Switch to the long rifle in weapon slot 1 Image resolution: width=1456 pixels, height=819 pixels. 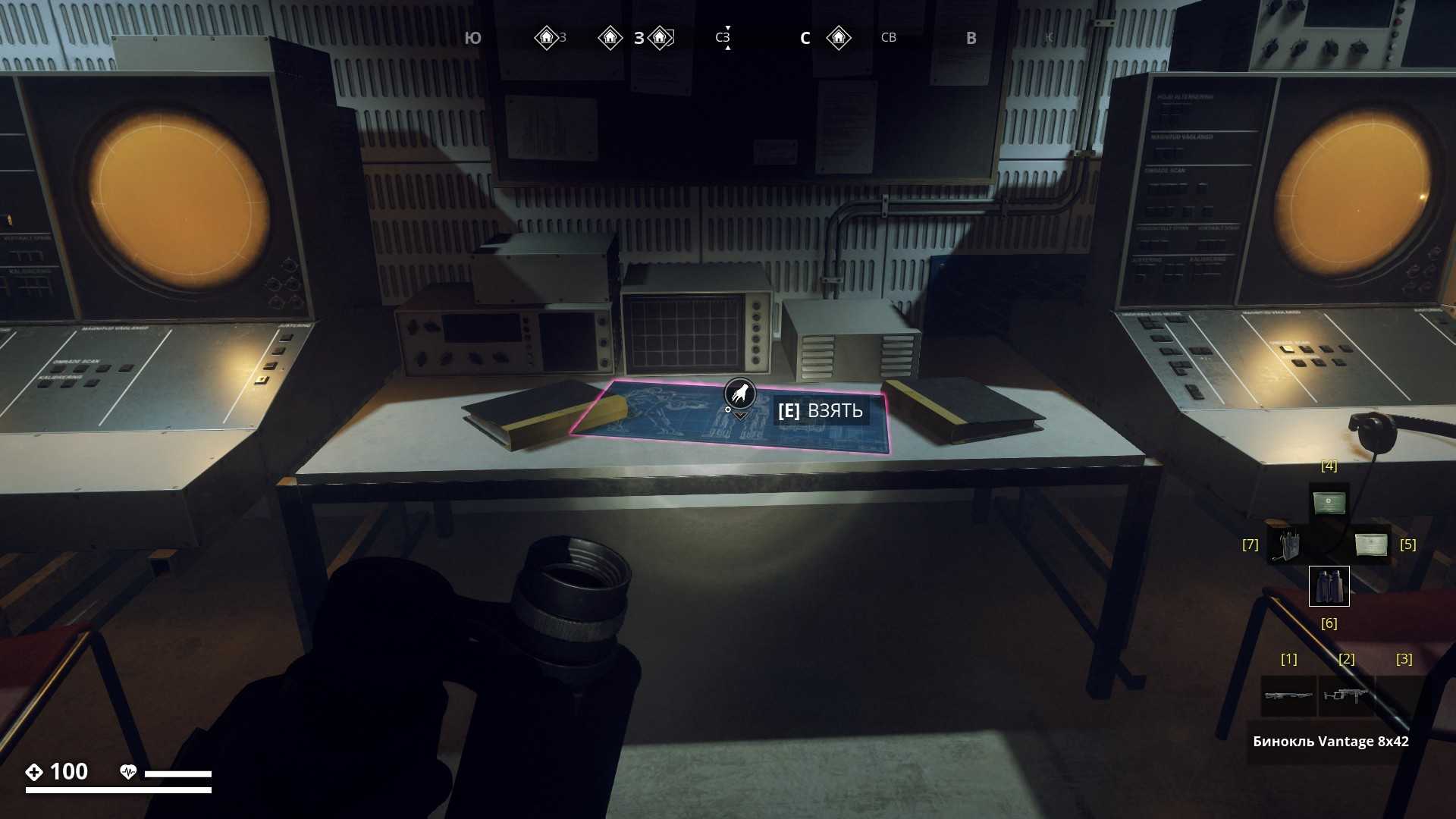point(1288,695)
